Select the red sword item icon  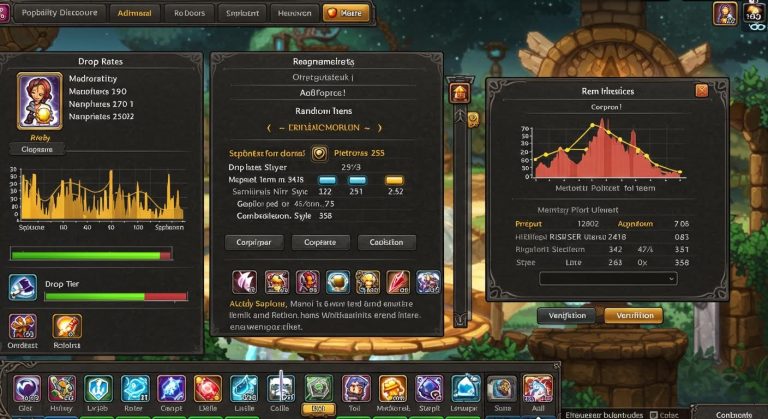398,282
